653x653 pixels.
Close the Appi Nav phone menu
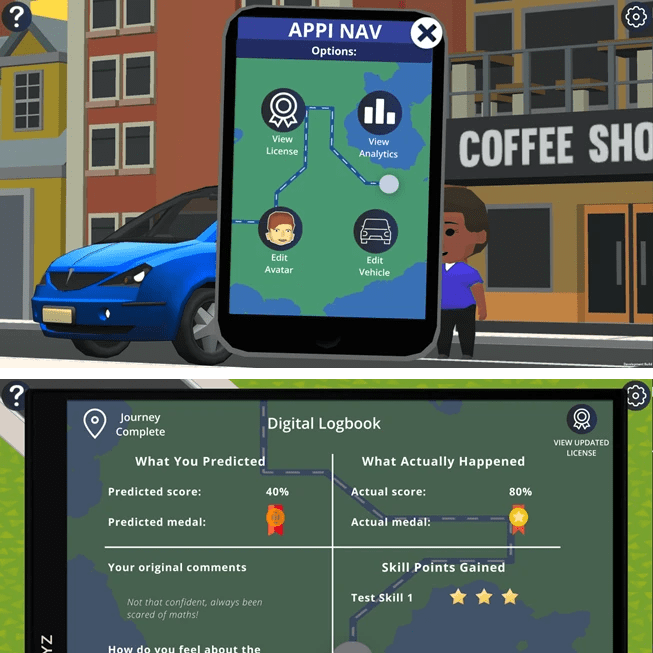click(x=427, y=32)
